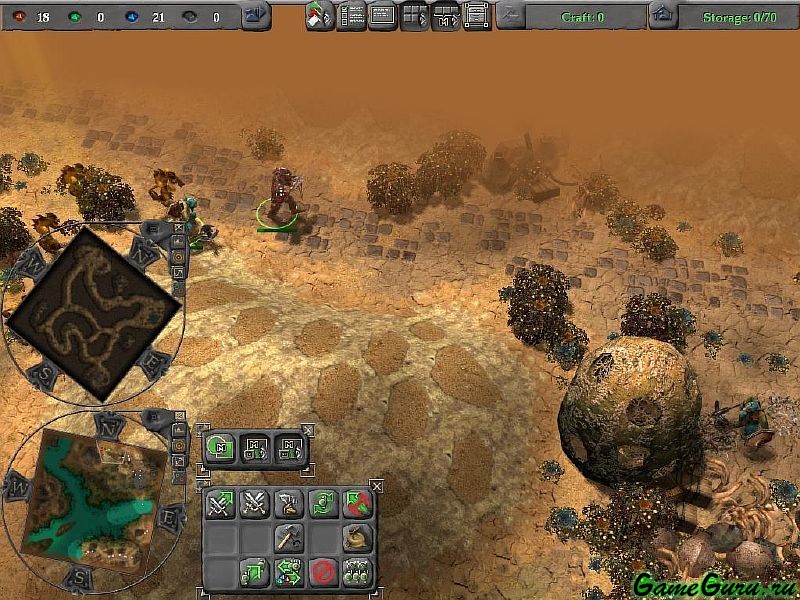Choose the hammer build command
This screenshot has width=800, height=600.
pyautogui.click(x=289, y=538)
